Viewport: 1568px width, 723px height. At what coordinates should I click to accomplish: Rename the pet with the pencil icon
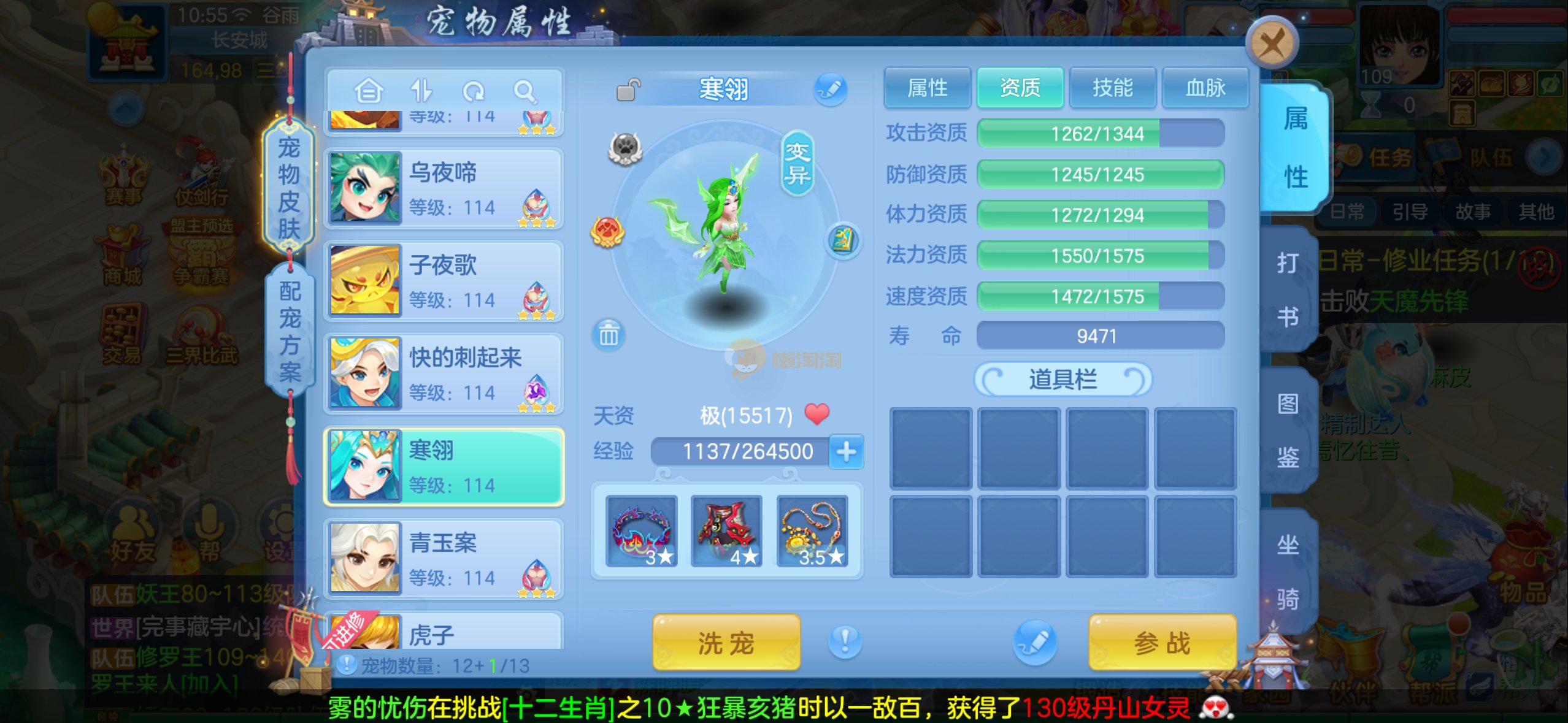pos(831,90)
